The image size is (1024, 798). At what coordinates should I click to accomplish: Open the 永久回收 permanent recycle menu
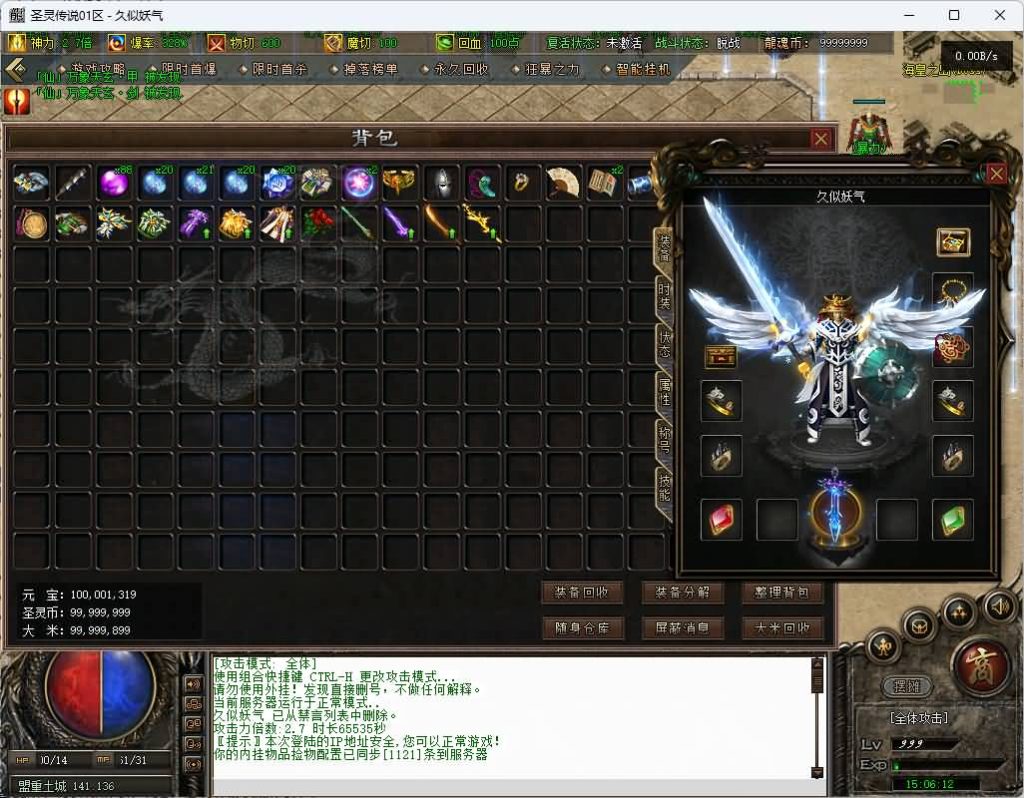point(462,69)
